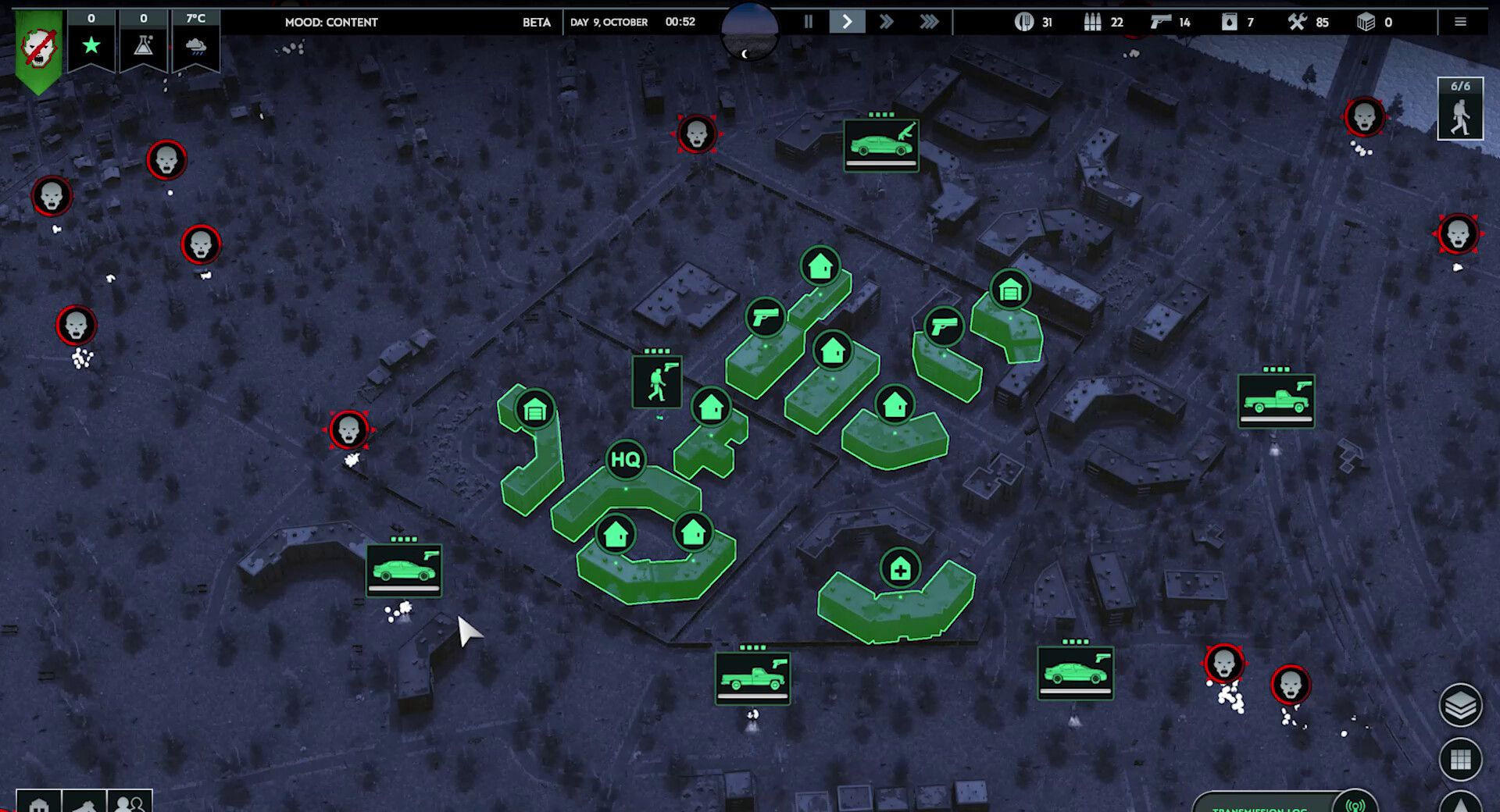Open the house tab at the bottom left
The height and width of the screenshot is (812, 1500).
(x=38, y=803)
